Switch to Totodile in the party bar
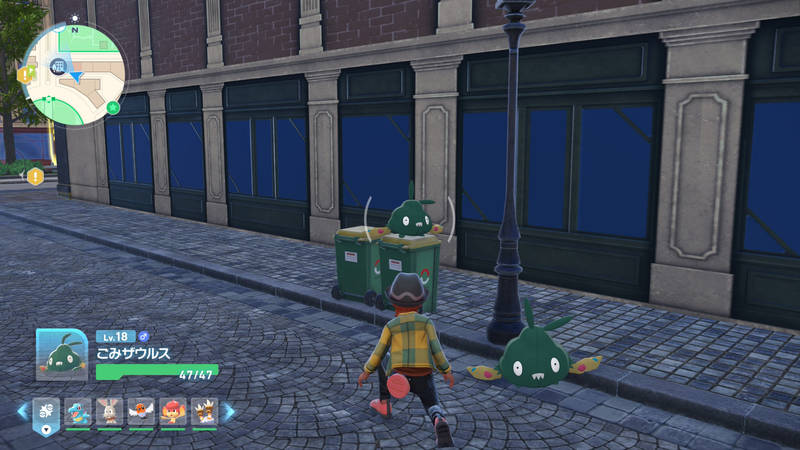Viewport: 800px width, 450px height. coord(79,411)
